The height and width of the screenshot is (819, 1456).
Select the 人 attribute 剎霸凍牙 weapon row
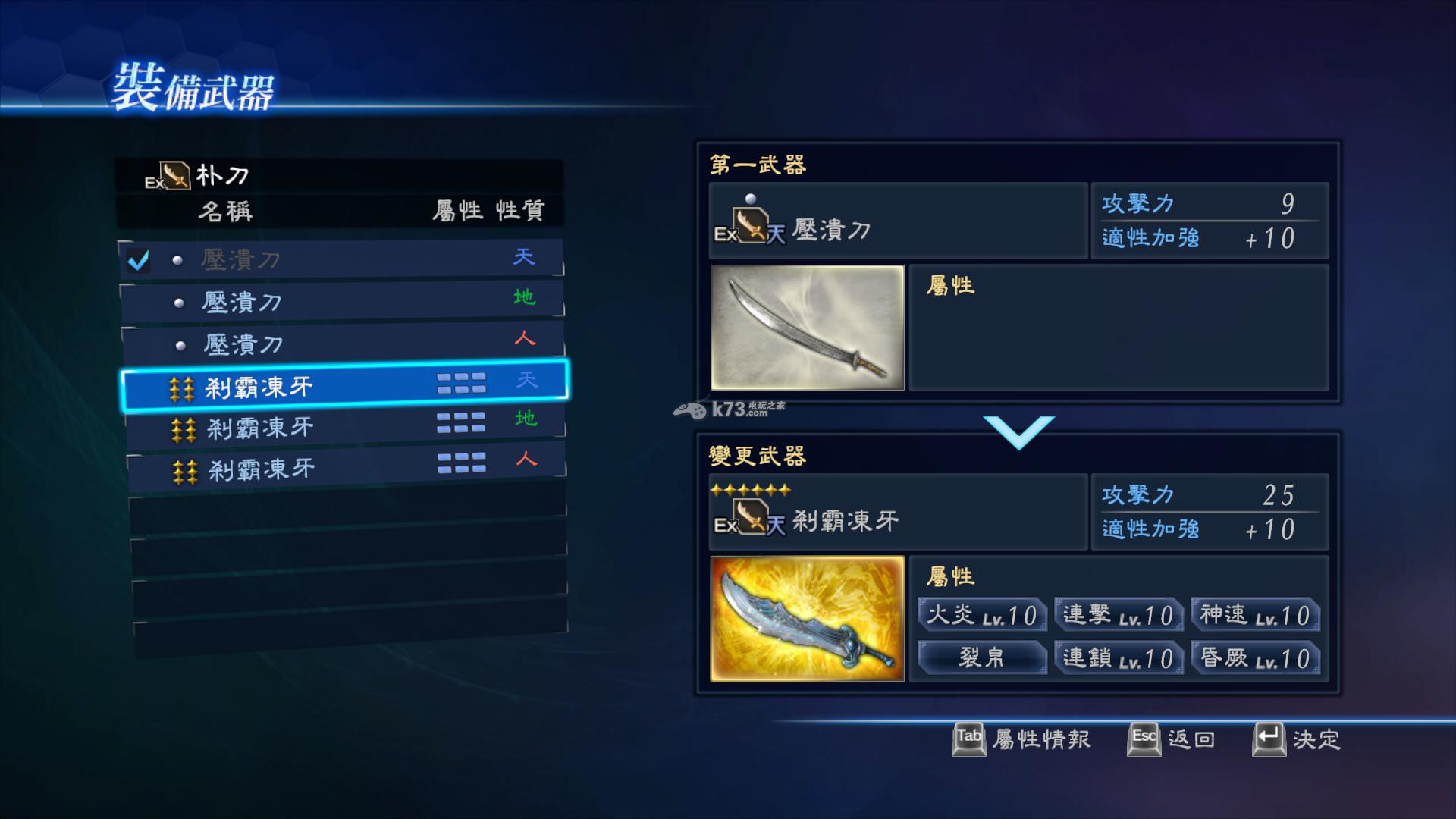coord(341,469)
